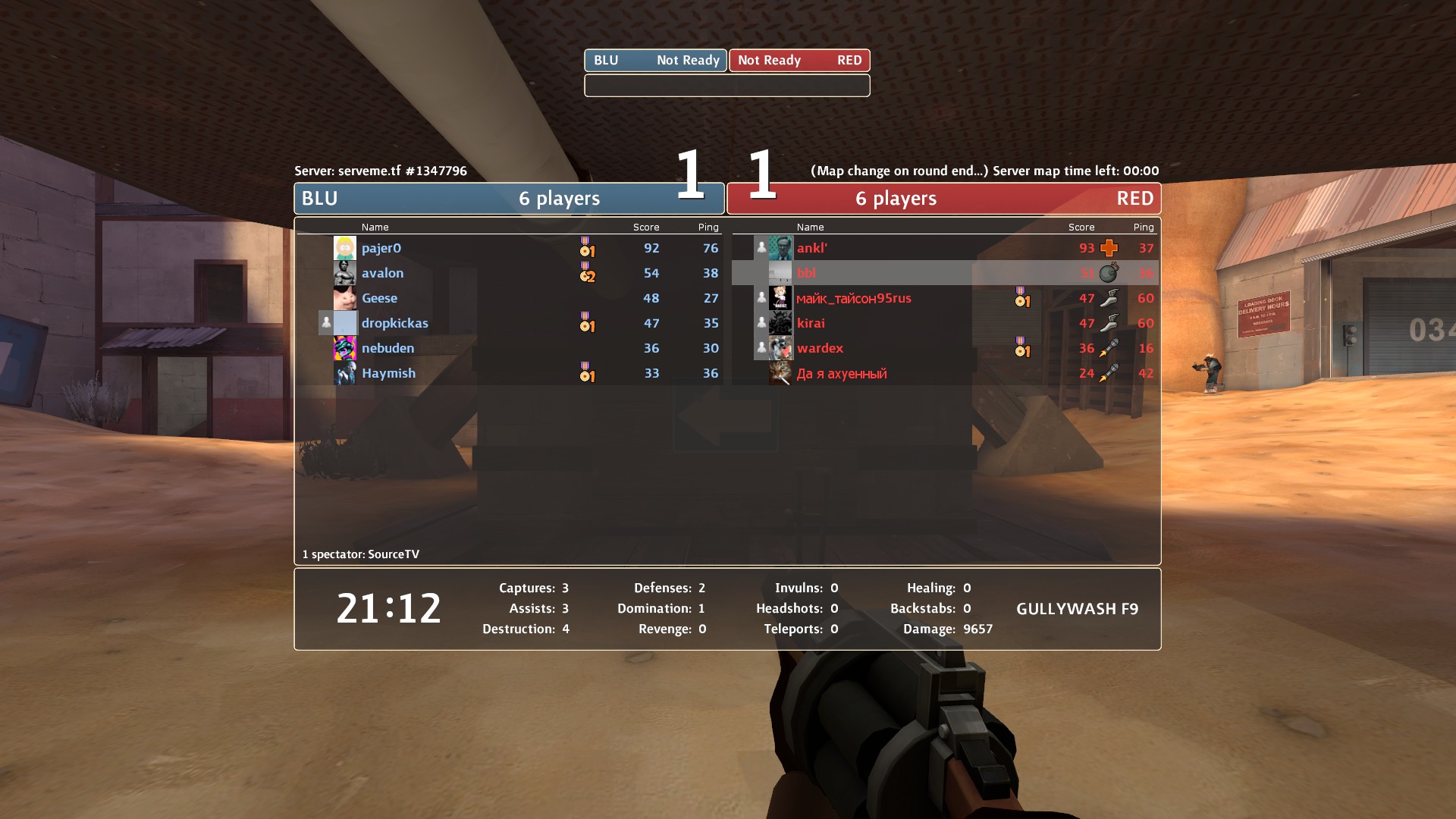Click on the player Geese

pyautogui.click(x=379, y=298)
